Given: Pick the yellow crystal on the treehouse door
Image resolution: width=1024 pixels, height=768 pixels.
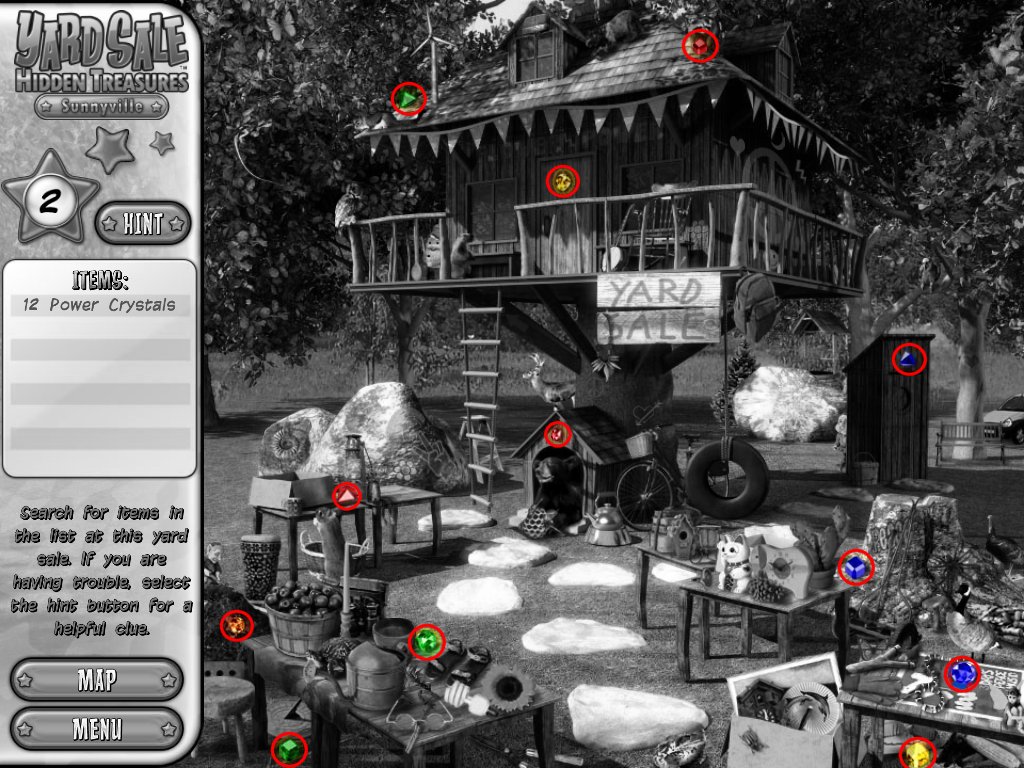Looking at the screenshot, I should pos(563,181).
